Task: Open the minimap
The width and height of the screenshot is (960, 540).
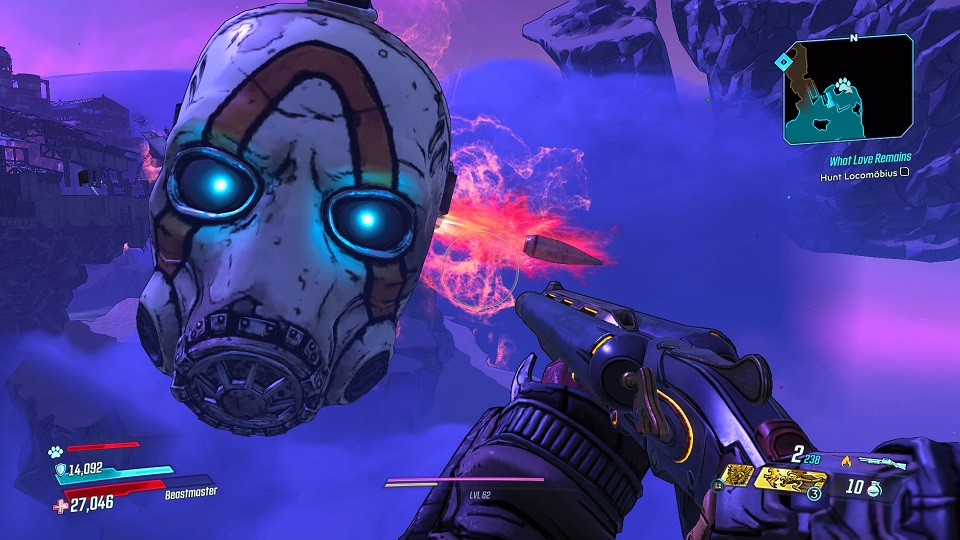Action: [x=847, y=90]
